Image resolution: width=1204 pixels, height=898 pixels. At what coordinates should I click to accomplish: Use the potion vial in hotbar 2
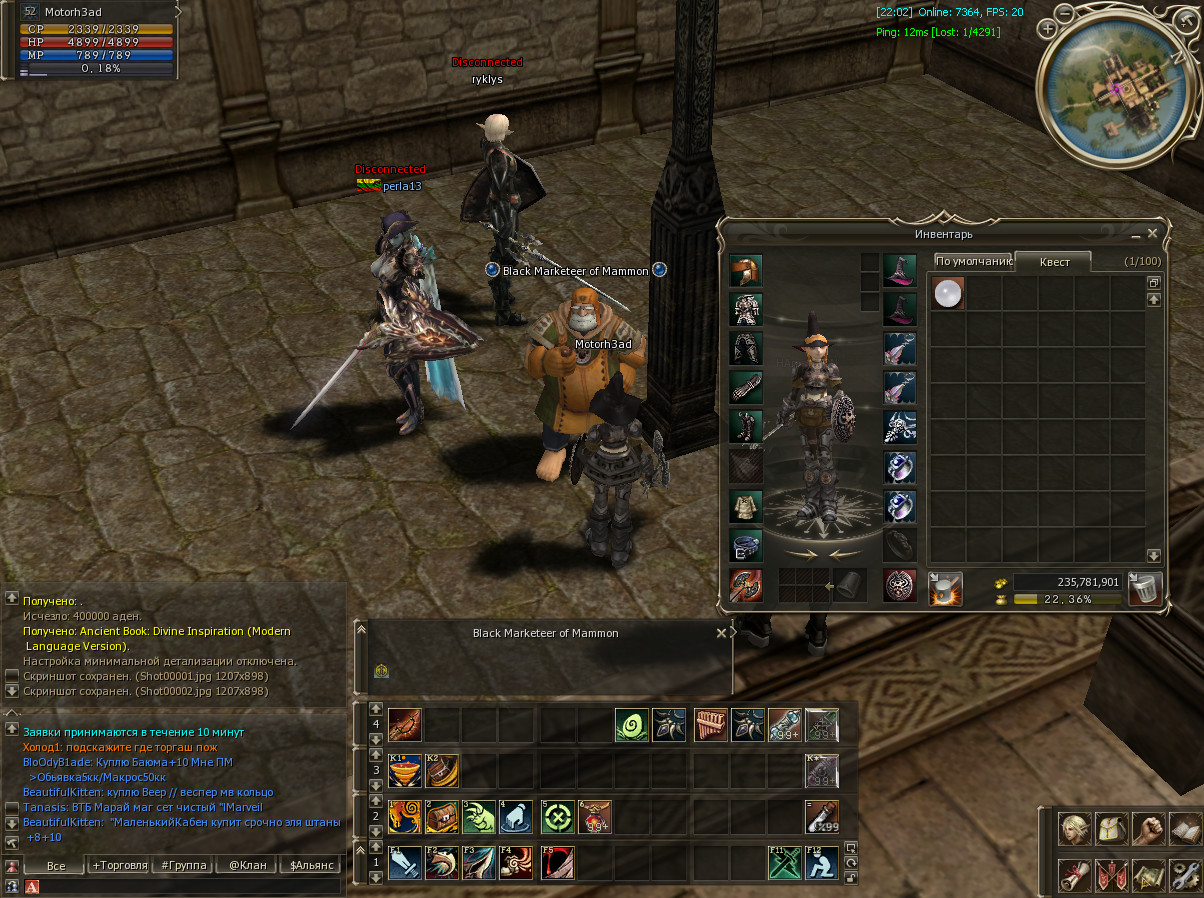(x=822, y=817)
